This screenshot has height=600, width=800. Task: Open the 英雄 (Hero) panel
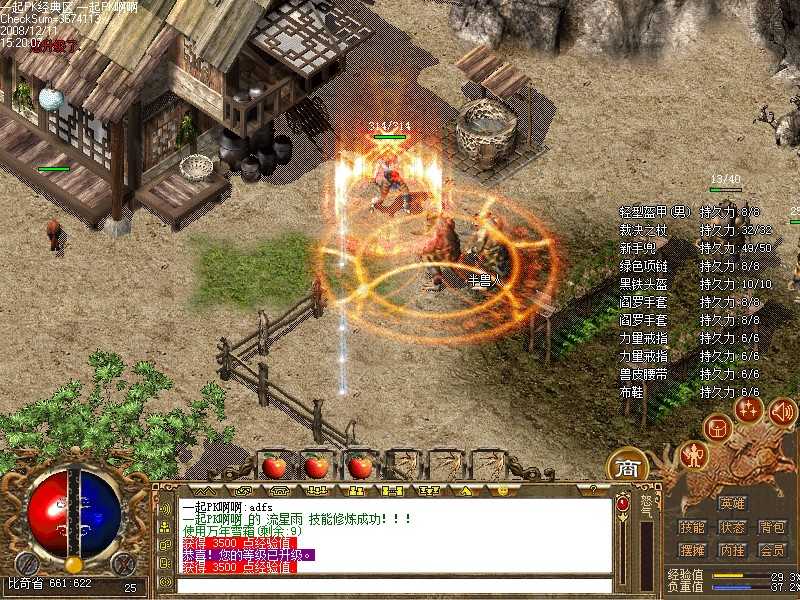click(x=732, y=503)
